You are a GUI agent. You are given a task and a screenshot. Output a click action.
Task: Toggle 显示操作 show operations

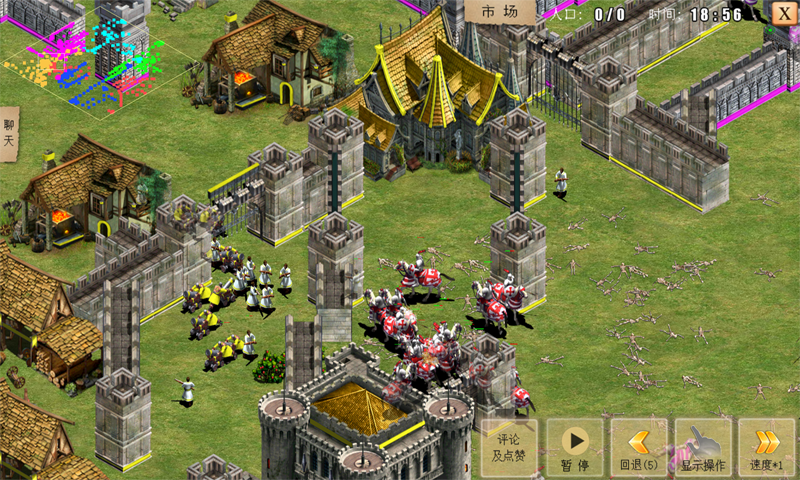point(703,448)
